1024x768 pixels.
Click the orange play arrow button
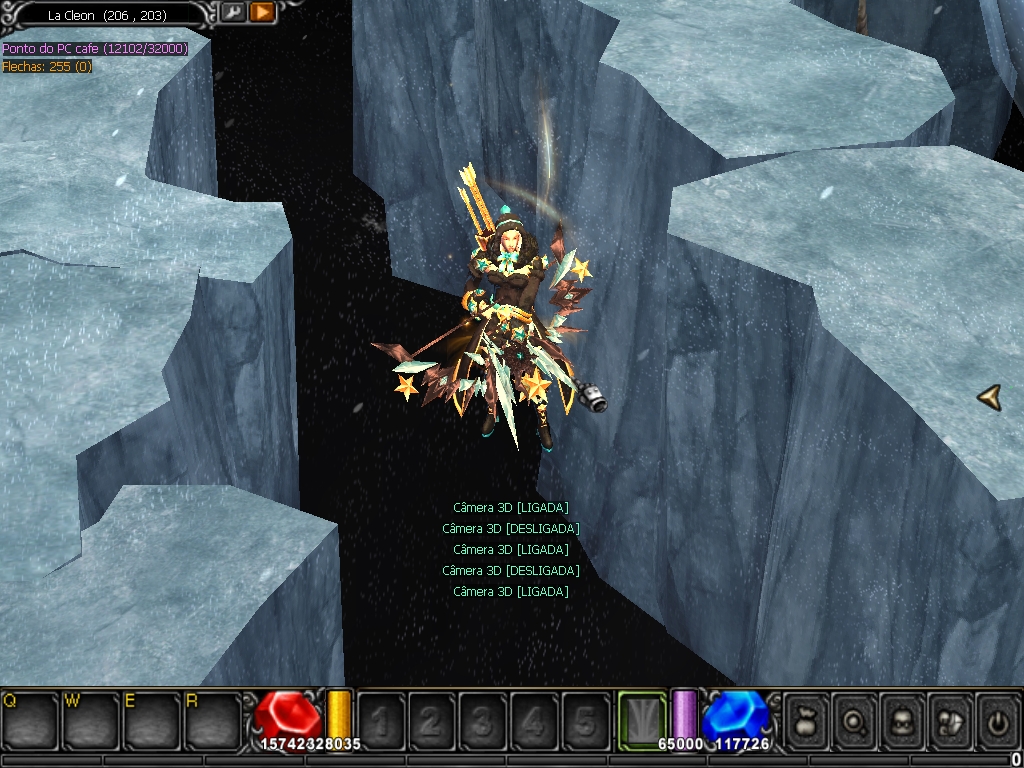(262, 12)
